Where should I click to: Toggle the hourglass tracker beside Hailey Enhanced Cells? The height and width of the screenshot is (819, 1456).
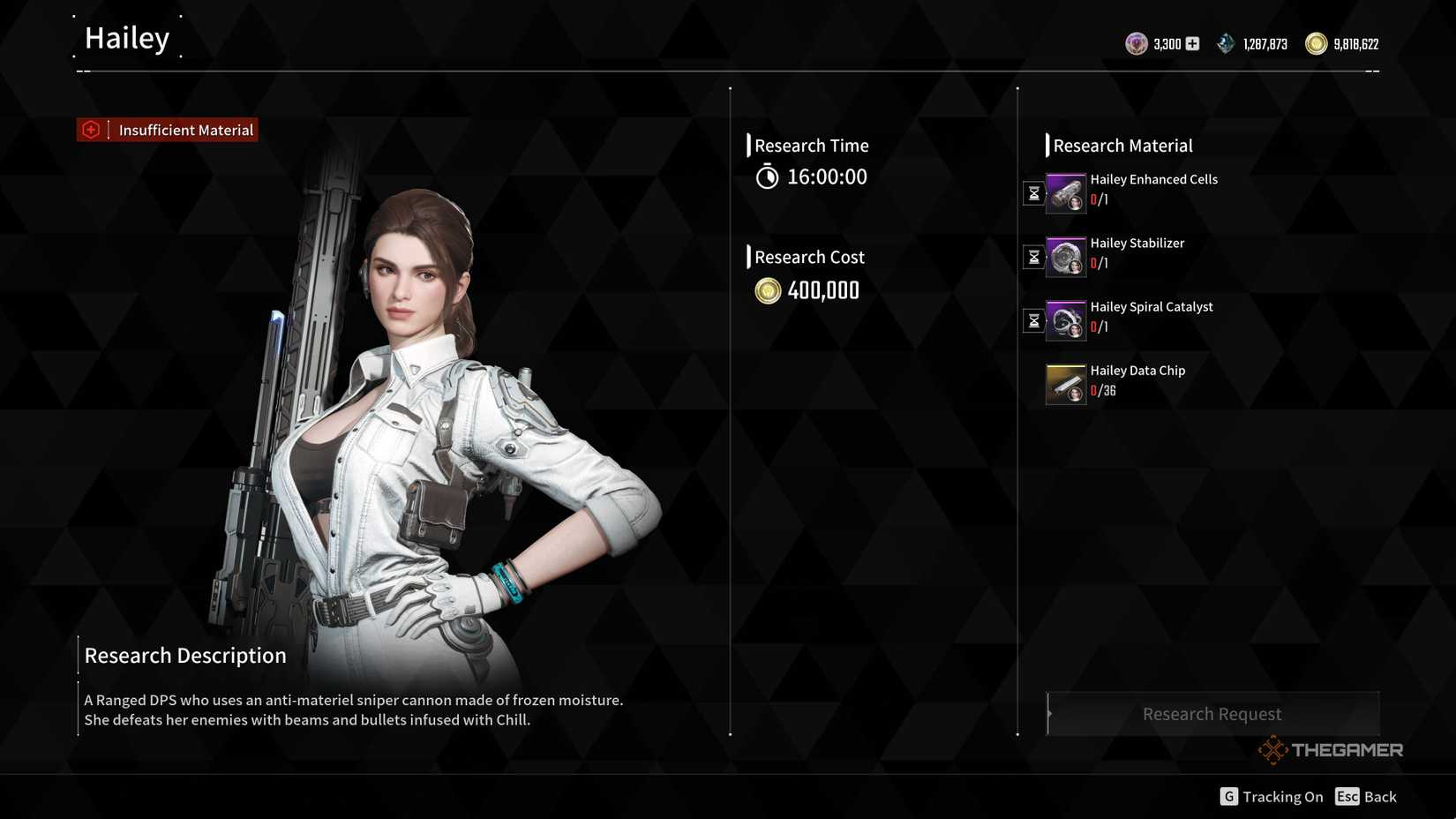click(1032, 193)
